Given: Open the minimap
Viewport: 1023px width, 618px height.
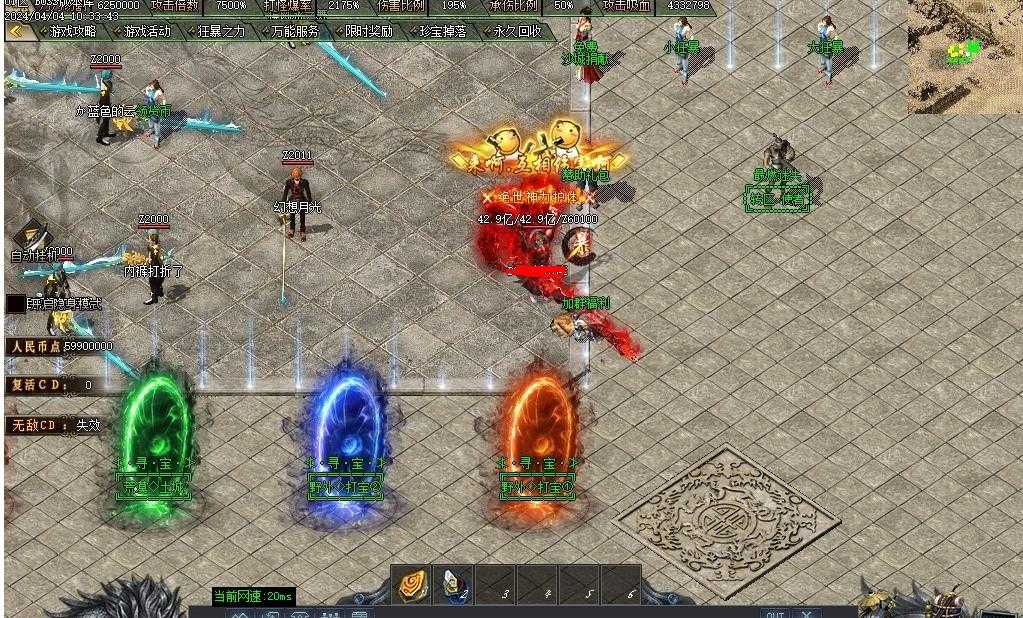Looking at the screenshot, I should pyautogui.click(x=964, y=56).
